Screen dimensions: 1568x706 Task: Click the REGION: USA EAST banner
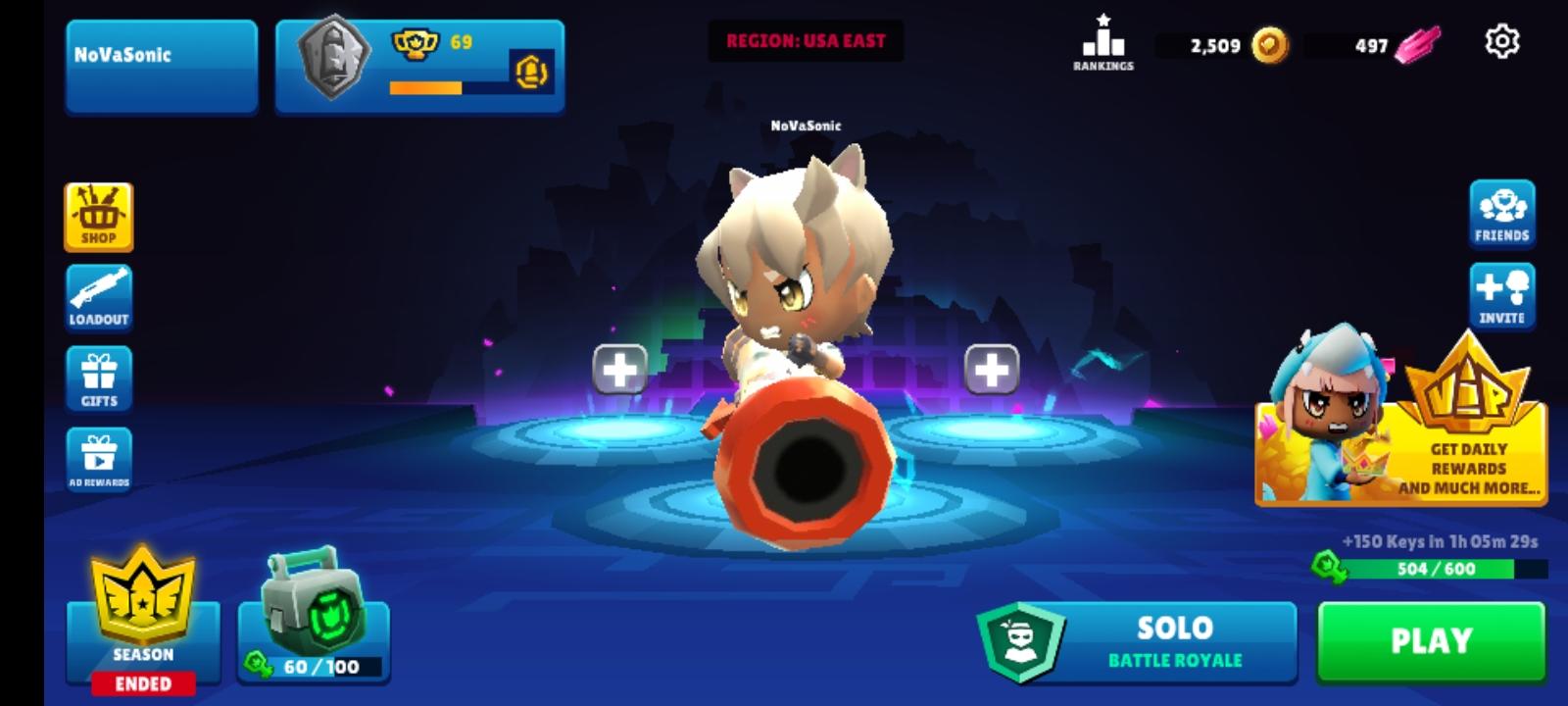click(806, 40)
